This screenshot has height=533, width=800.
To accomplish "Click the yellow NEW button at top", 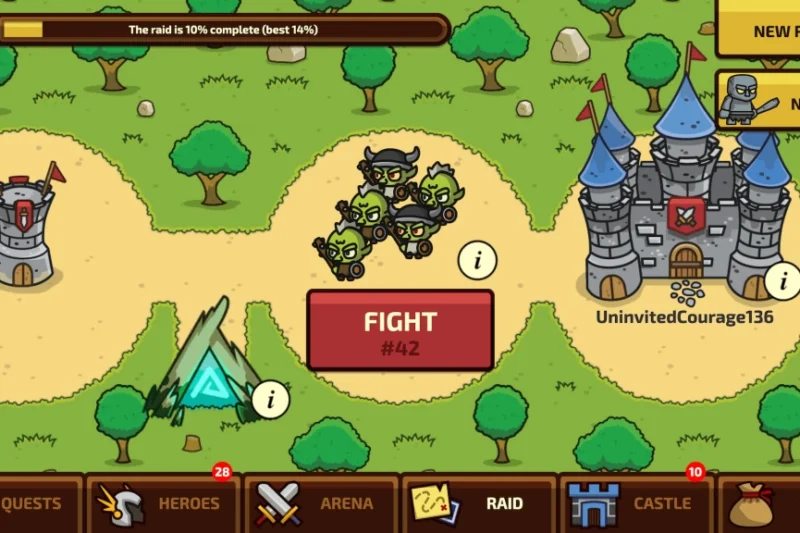I will (760, 28).
